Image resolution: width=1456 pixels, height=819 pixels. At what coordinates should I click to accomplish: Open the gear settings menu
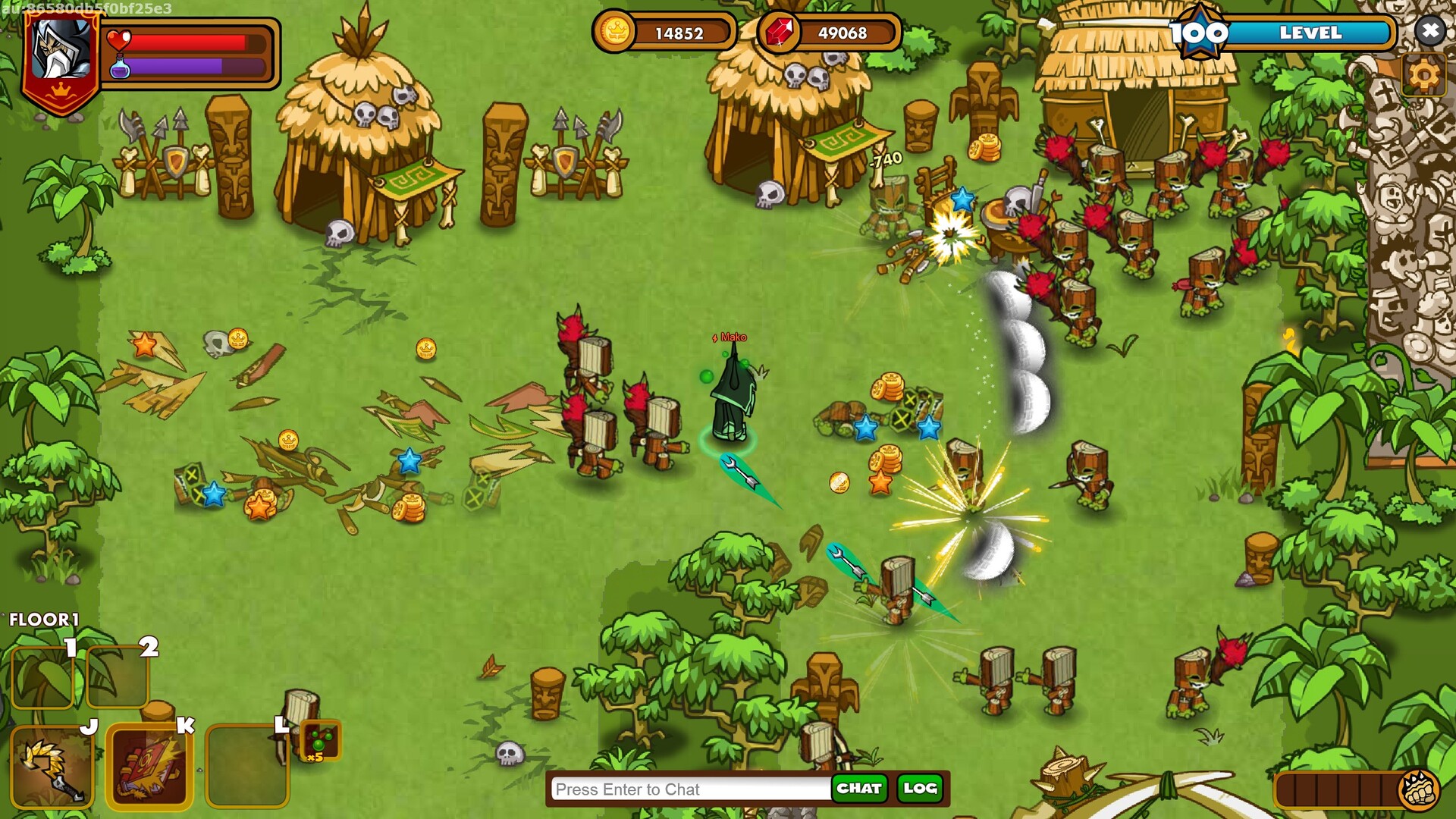coord(1423,74)
